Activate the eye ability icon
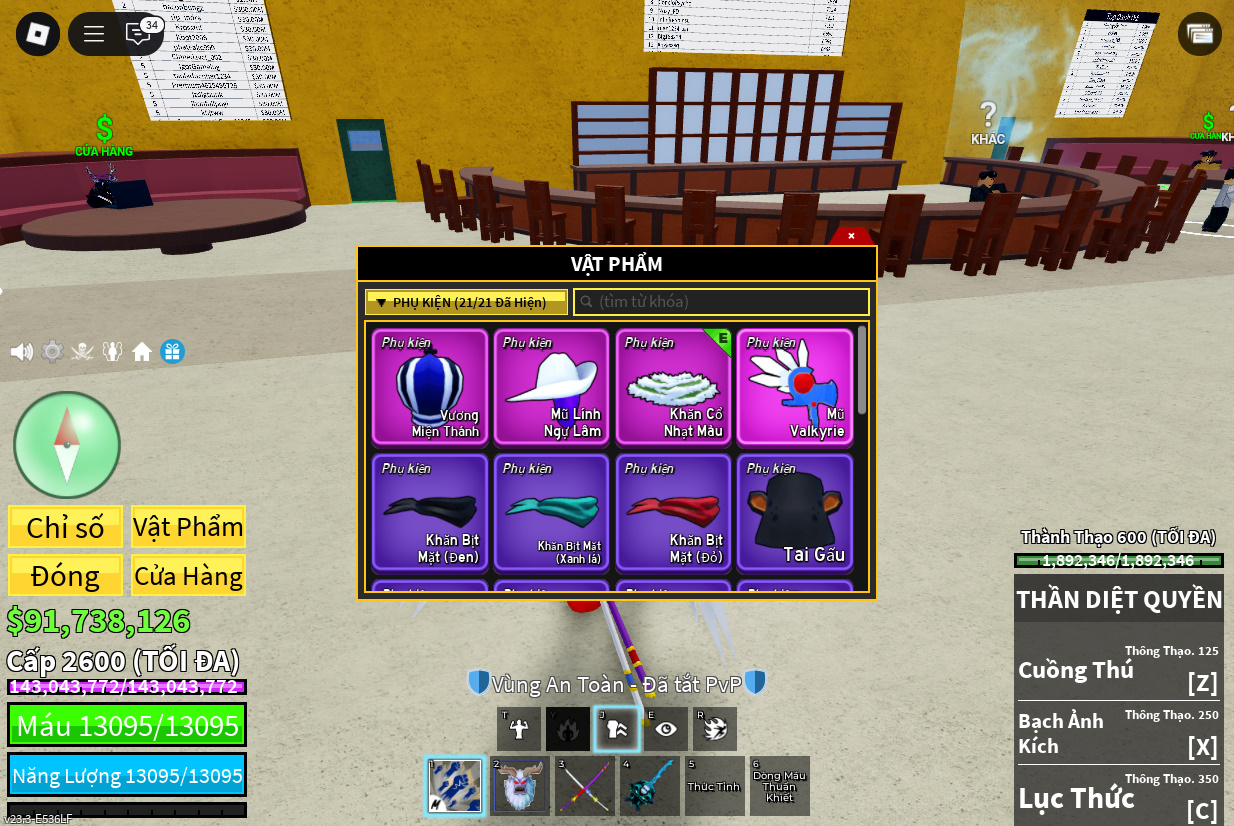This screenshot has width=1234, height=826. coord(666,729)
